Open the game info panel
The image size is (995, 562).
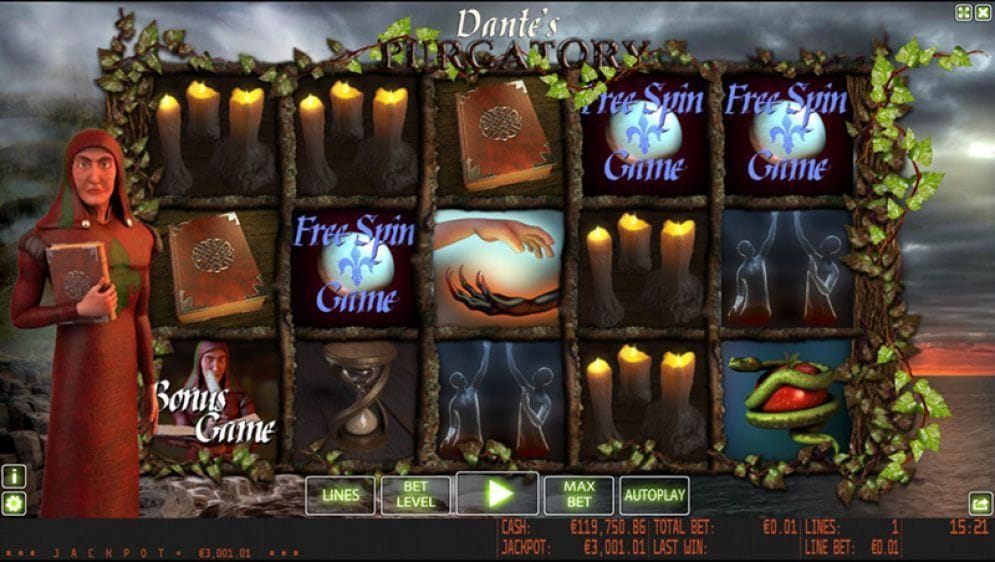pos(14,477)
